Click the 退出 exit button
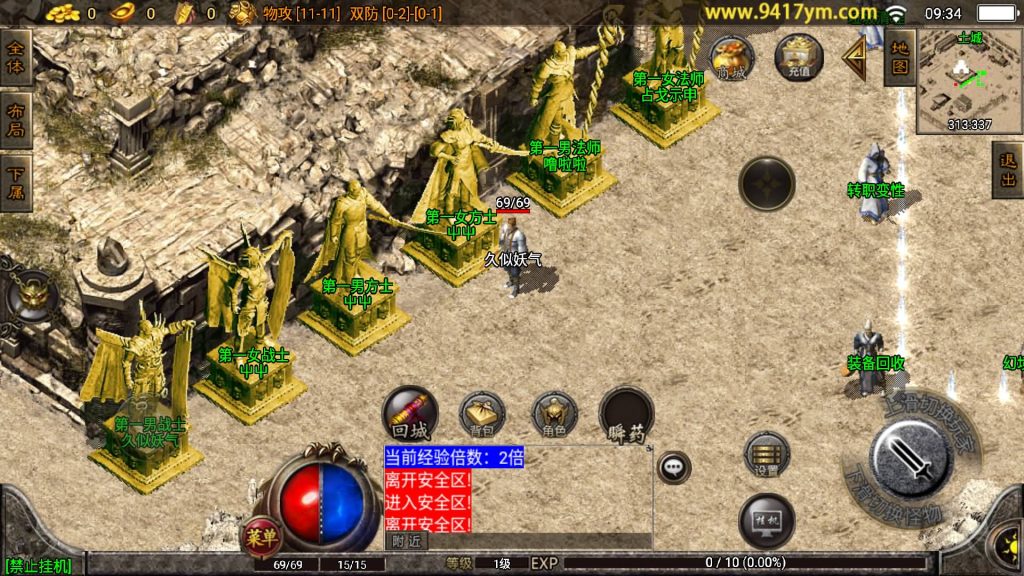Viewport: 1024px width, 576px height. click(1006, 170)
